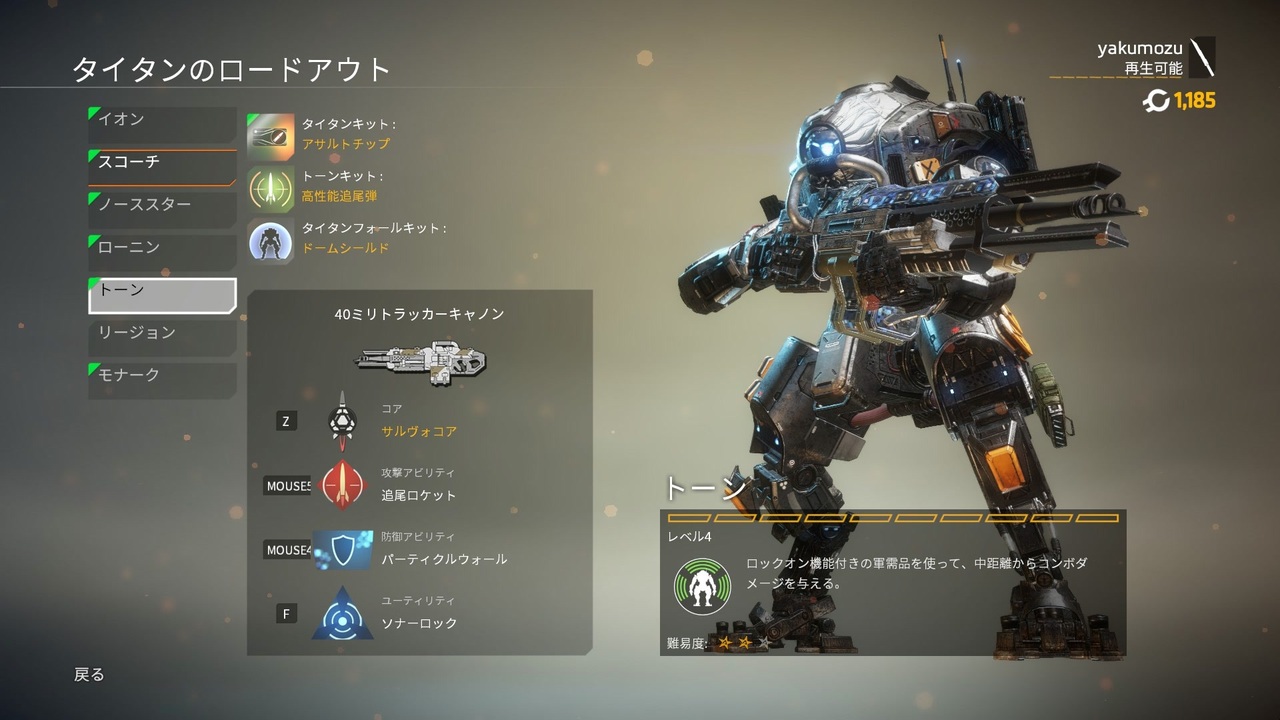Toggle the スコーチ Titan selection

pyautogui.click(x=160, y=160)
